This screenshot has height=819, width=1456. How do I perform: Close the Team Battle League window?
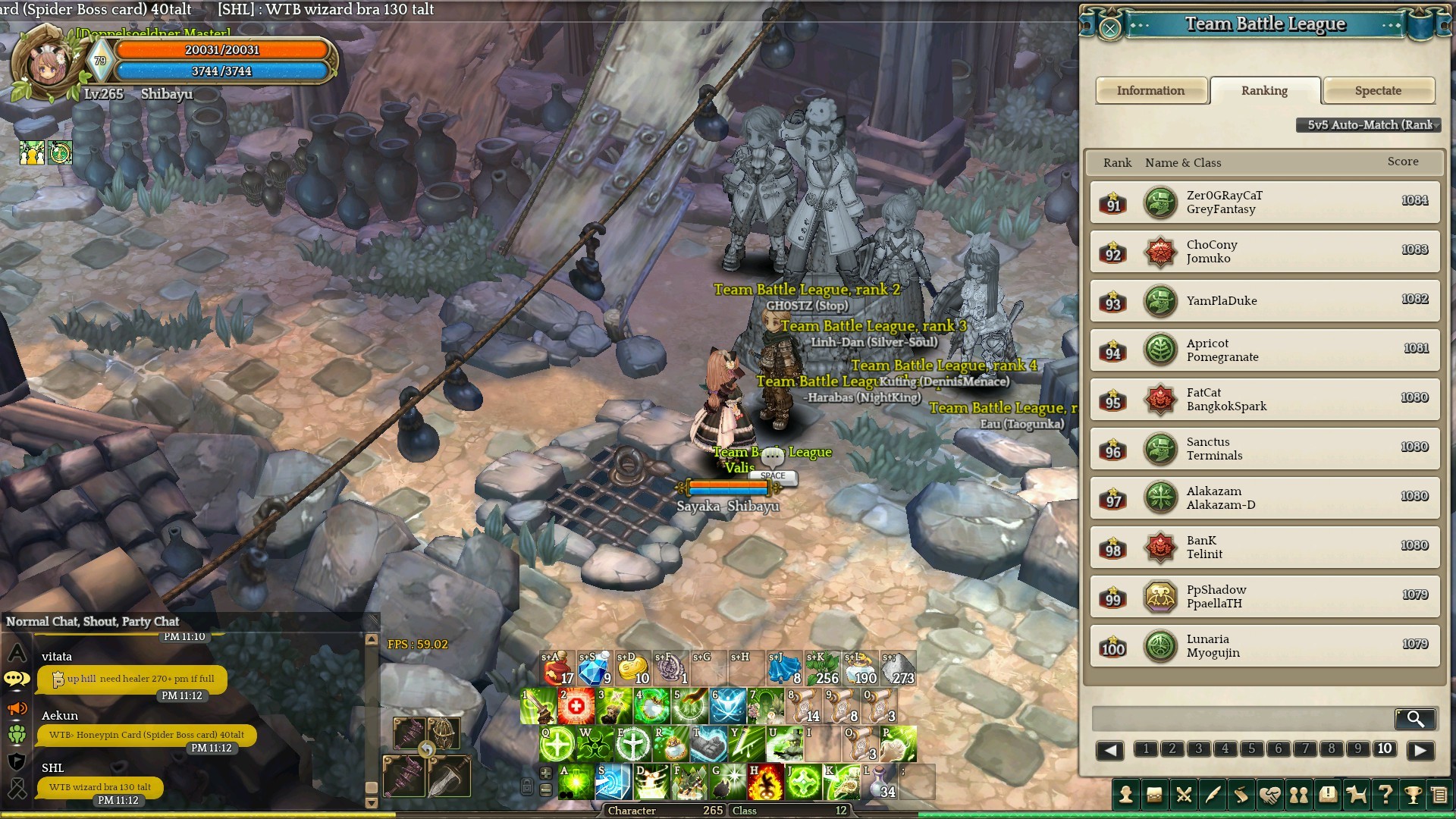tap(1109, 29)
